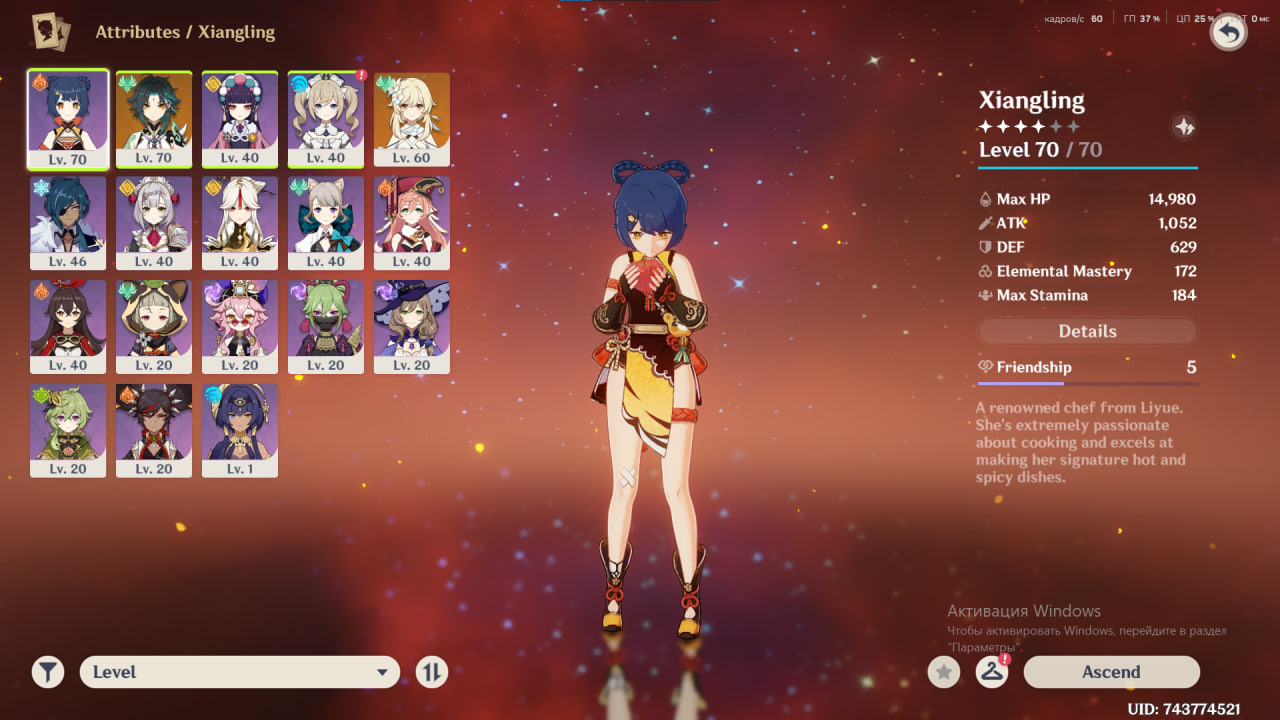Go back using the return arrow

pos(1229,33)
